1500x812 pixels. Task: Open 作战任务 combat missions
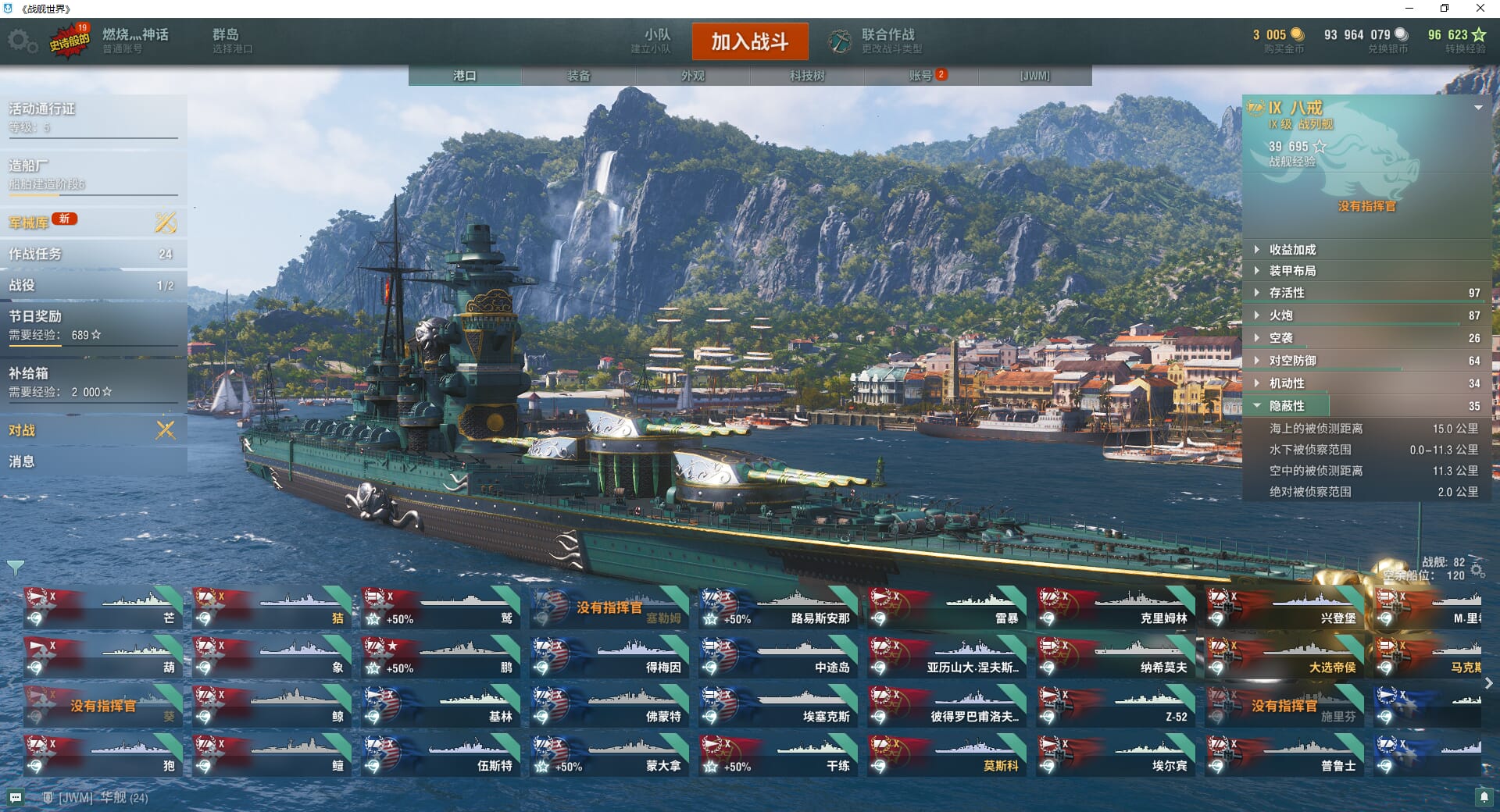[x=35, y=254]
